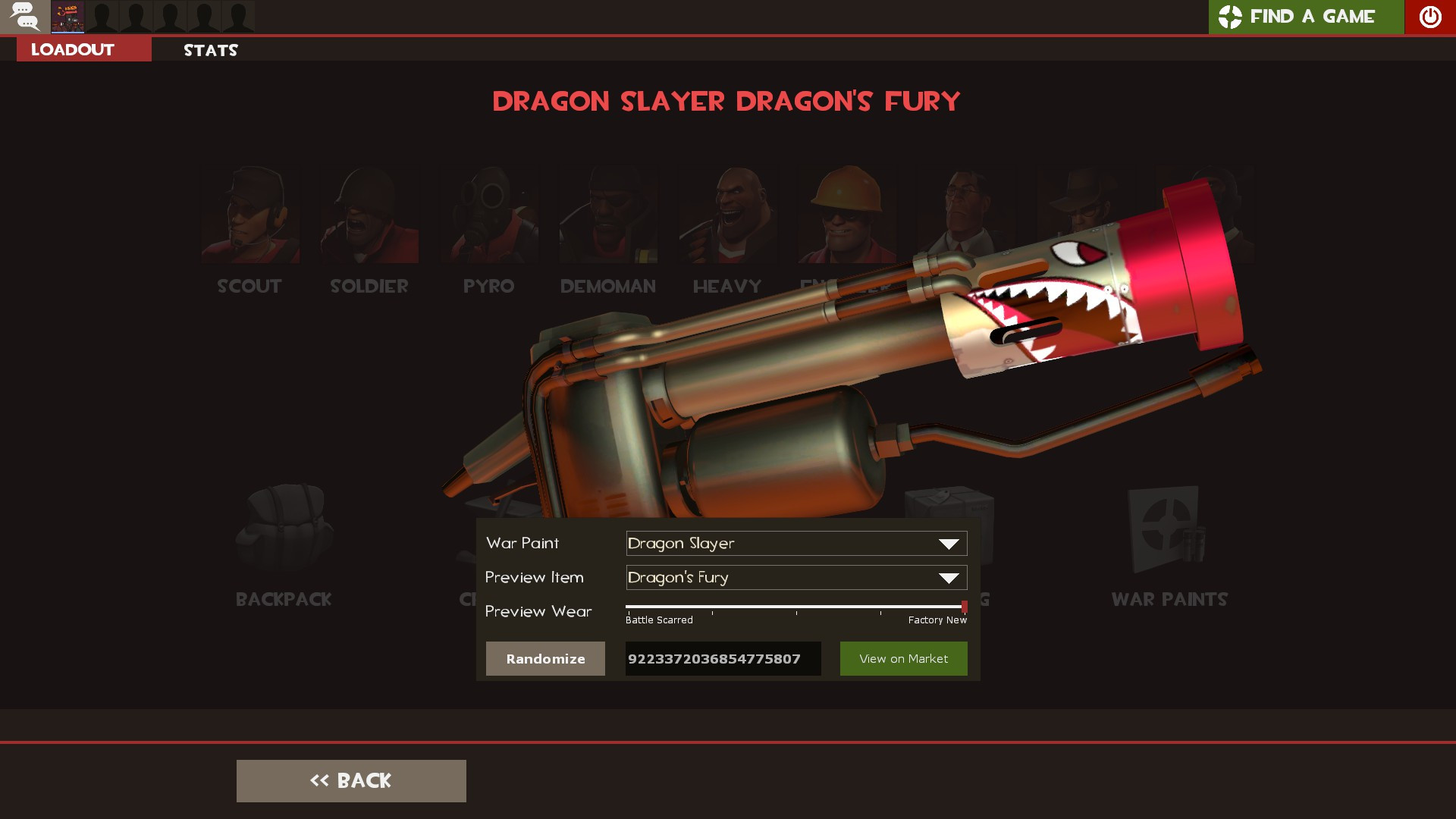Viewport: 1456px width, 819px height.
Task: Click the seed number input field
Action: 722,658
